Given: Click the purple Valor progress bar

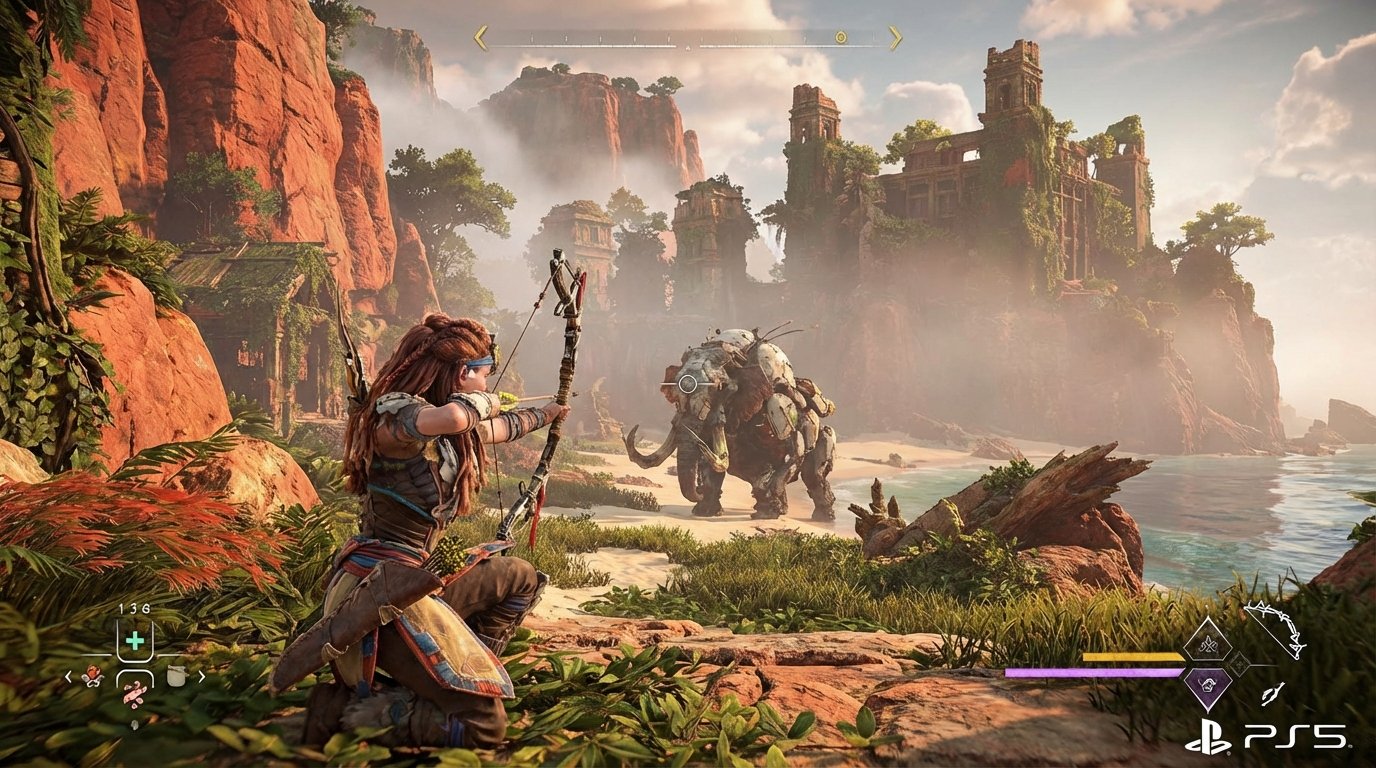Looking at the screenshot, I should click(1095, 672).
